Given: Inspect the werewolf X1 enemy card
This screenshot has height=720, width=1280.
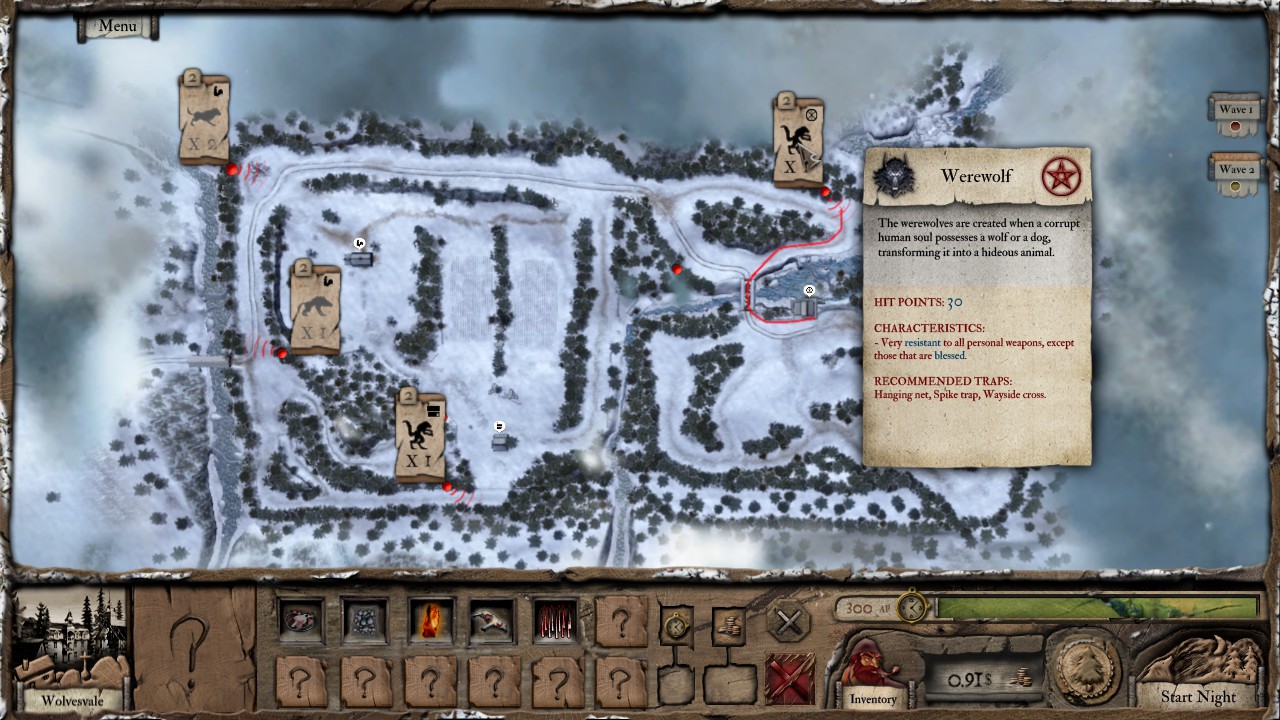Looking at the screenshot, I should tap(421, 436).
